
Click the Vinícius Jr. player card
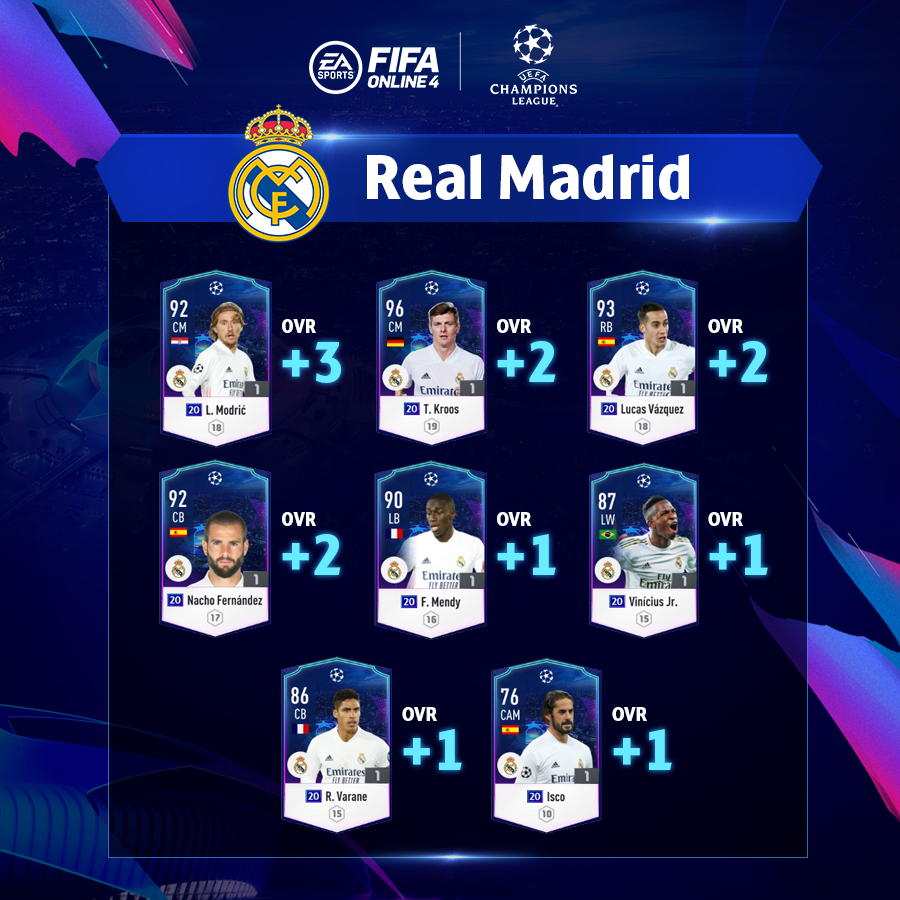pos(642,549)
